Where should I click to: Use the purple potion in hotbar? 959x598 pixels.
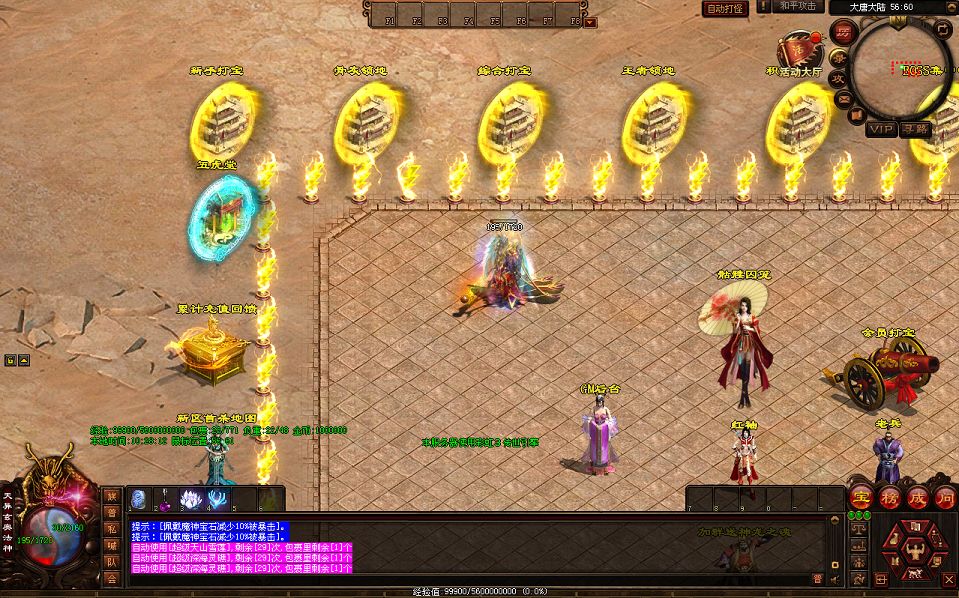[166, 499]
